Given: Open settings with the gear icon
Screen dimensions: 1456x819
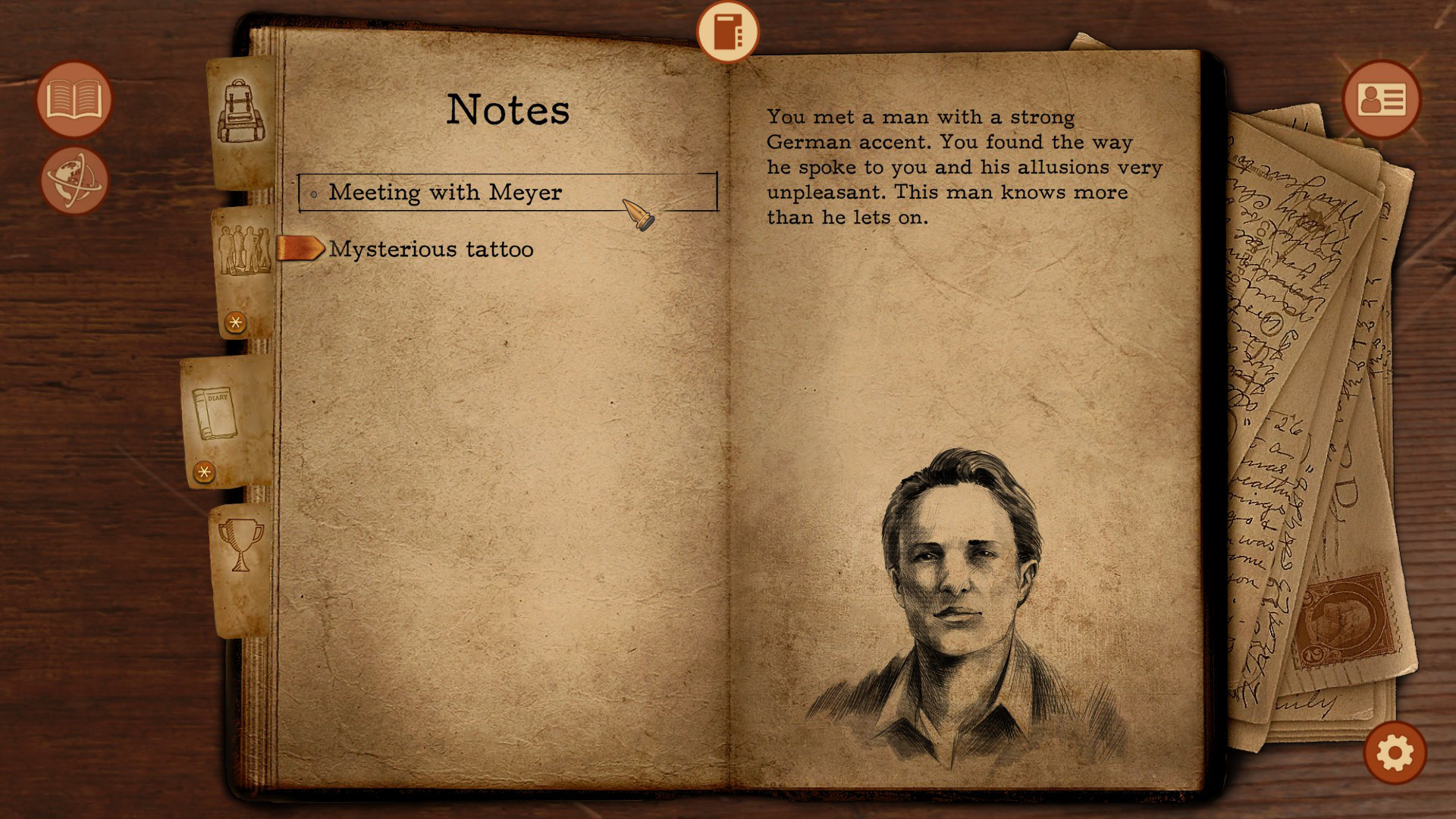Looking at the screenshot, I should (1395, 753).
